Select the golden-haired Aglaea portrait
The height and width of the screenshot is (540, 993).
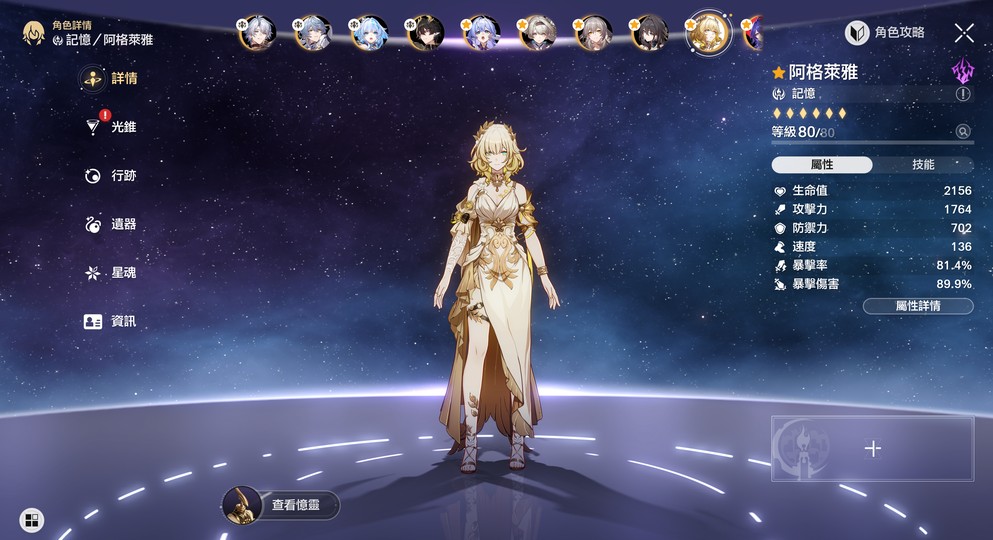tap(707, 33)
